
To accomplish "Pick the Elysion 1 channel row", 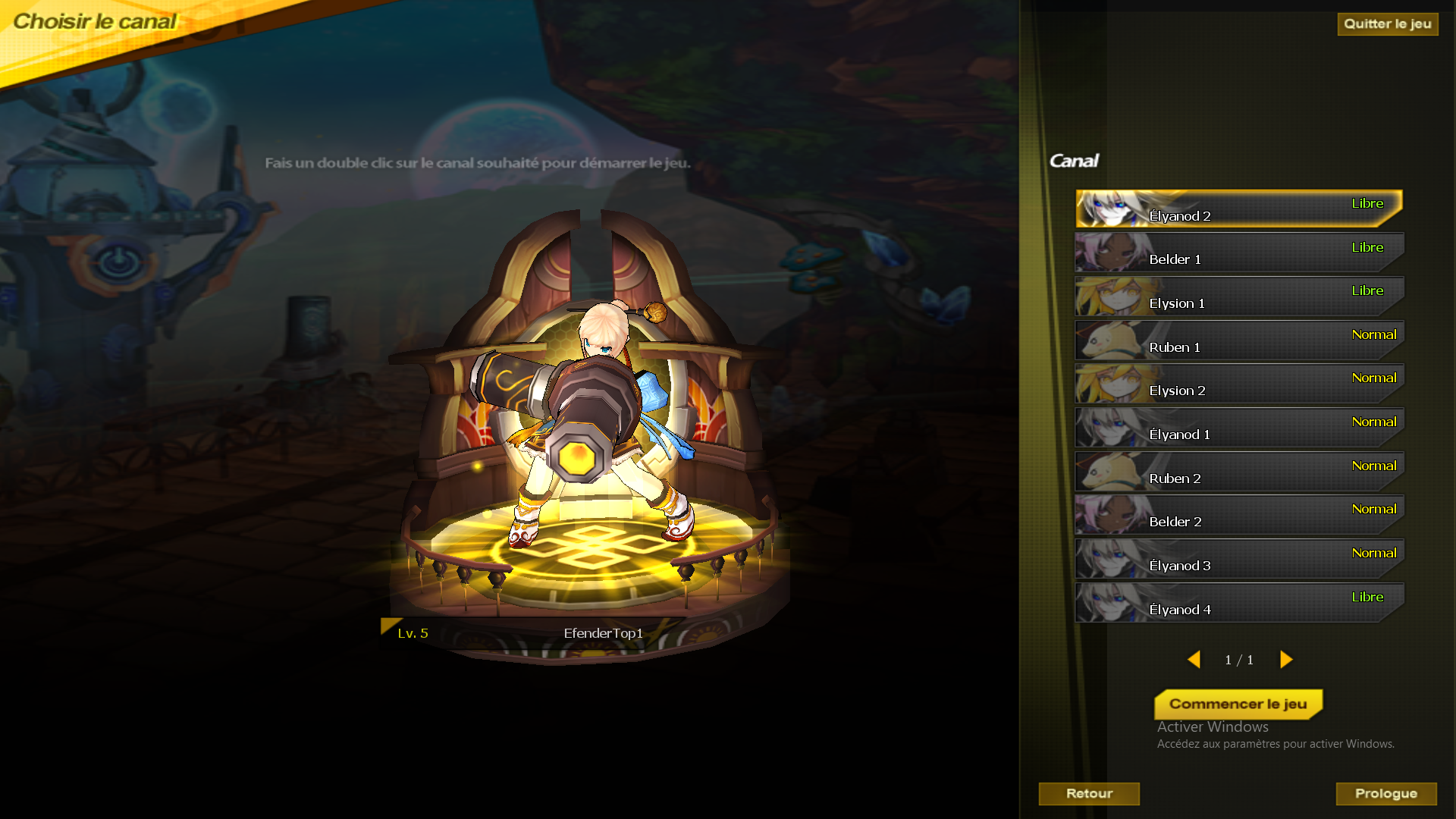I will point(1238,297).
